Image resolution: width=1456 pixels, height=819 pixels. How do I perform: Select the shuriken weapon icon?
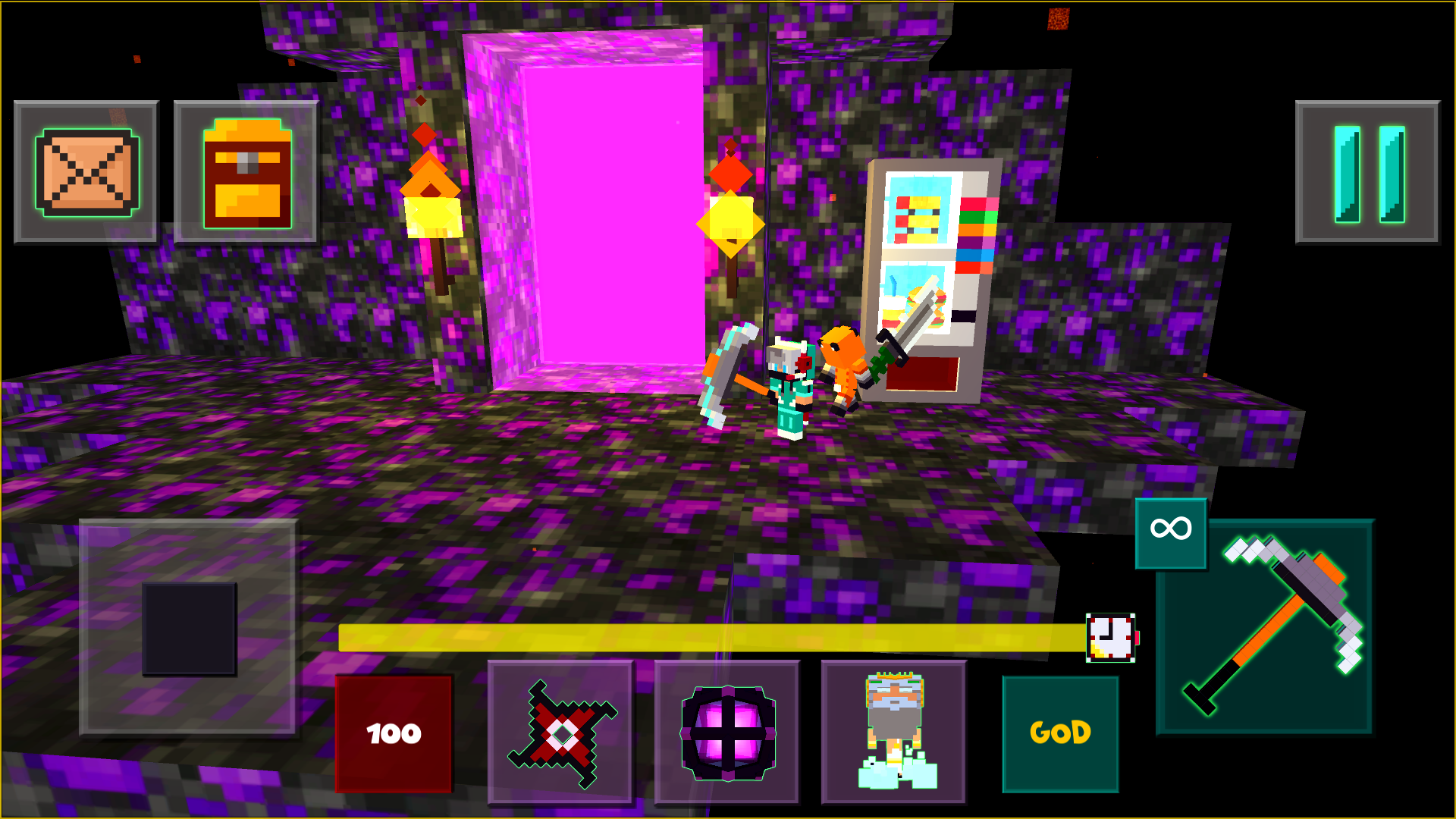point(561,732)
